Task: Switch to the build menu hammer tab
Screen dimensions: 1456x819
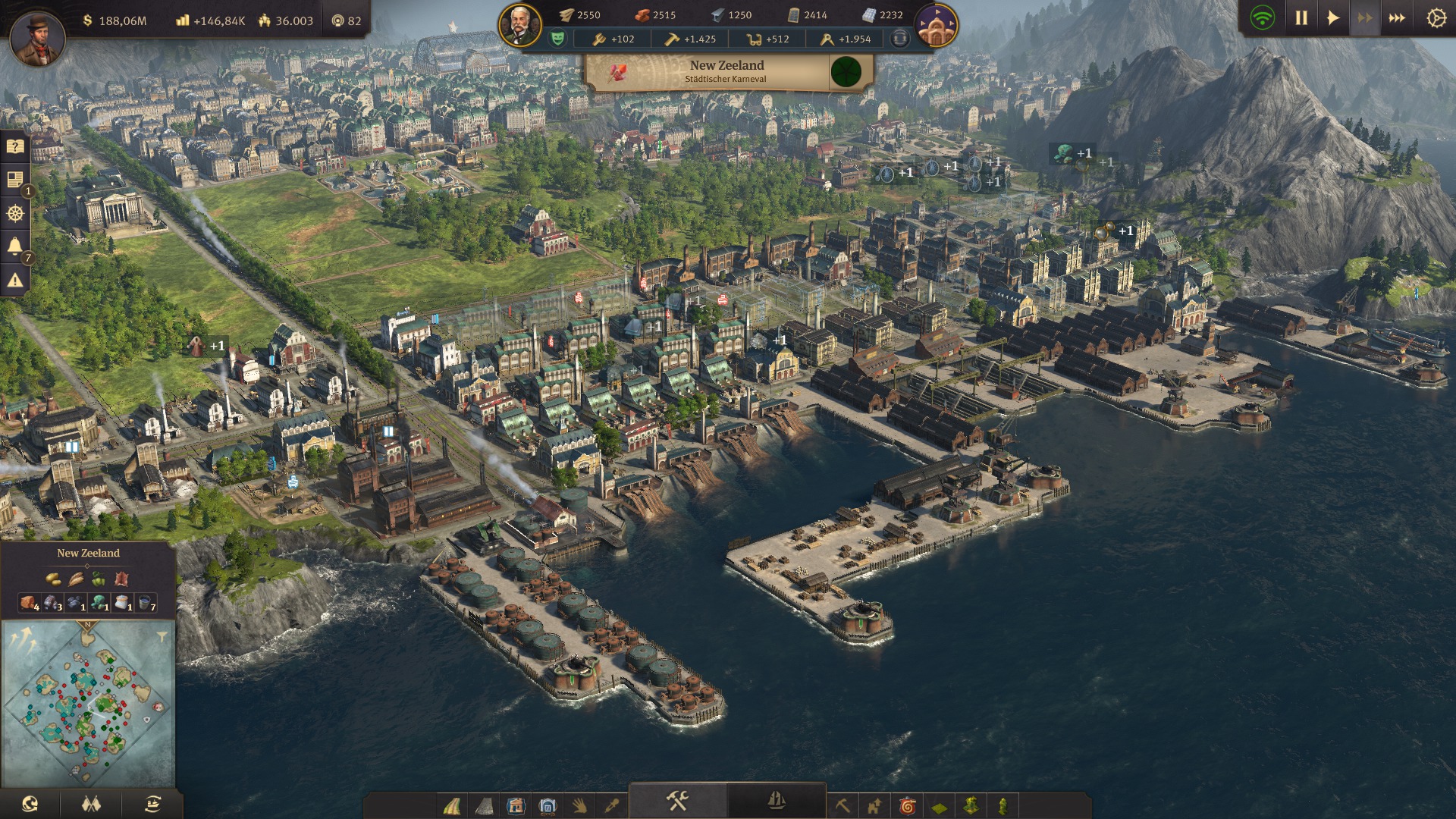Action: (x=677, y=801)
